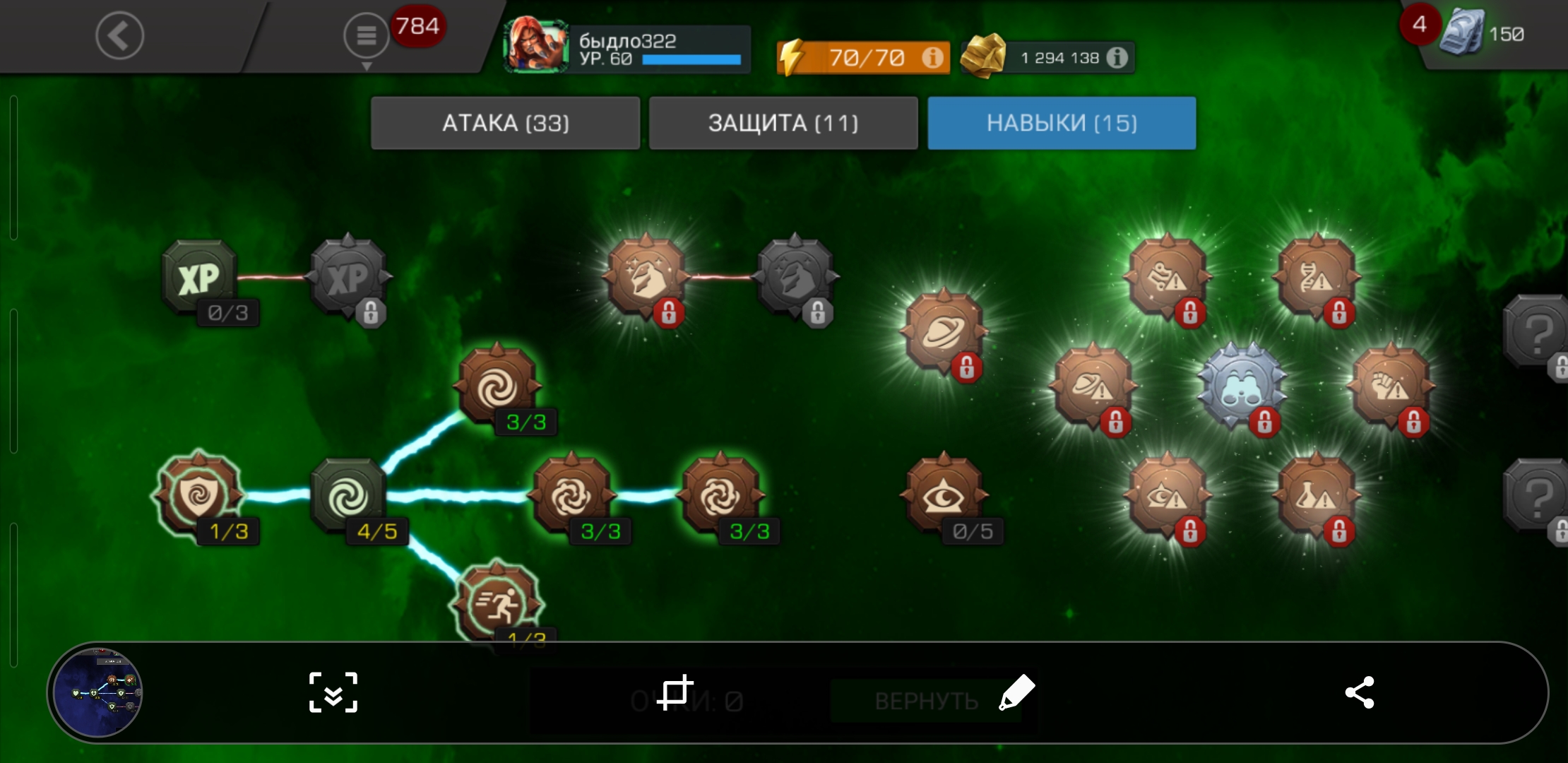Switch to the АТАКА (33) tab

pyautogui.click(x=505, y=123)
